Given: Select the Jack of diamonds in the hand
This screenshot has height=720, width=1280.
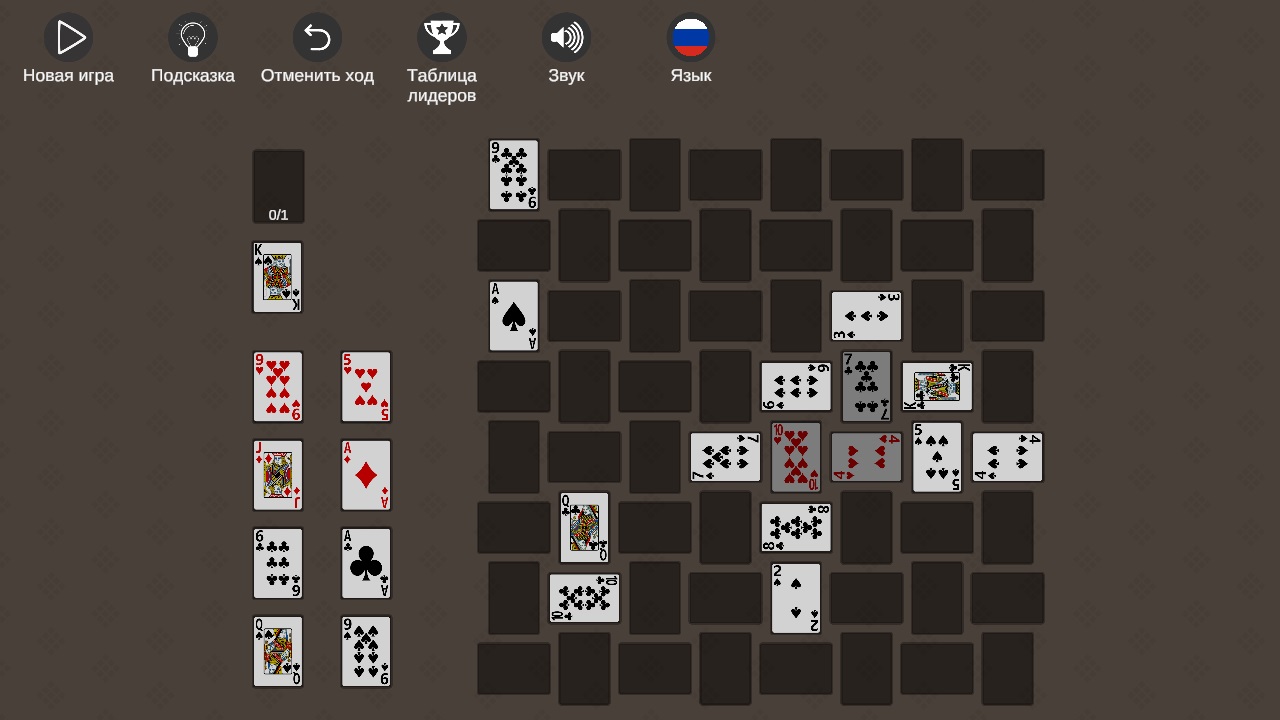Looking at the screenshot, I should pyautogui.click(x=277, y=475).
